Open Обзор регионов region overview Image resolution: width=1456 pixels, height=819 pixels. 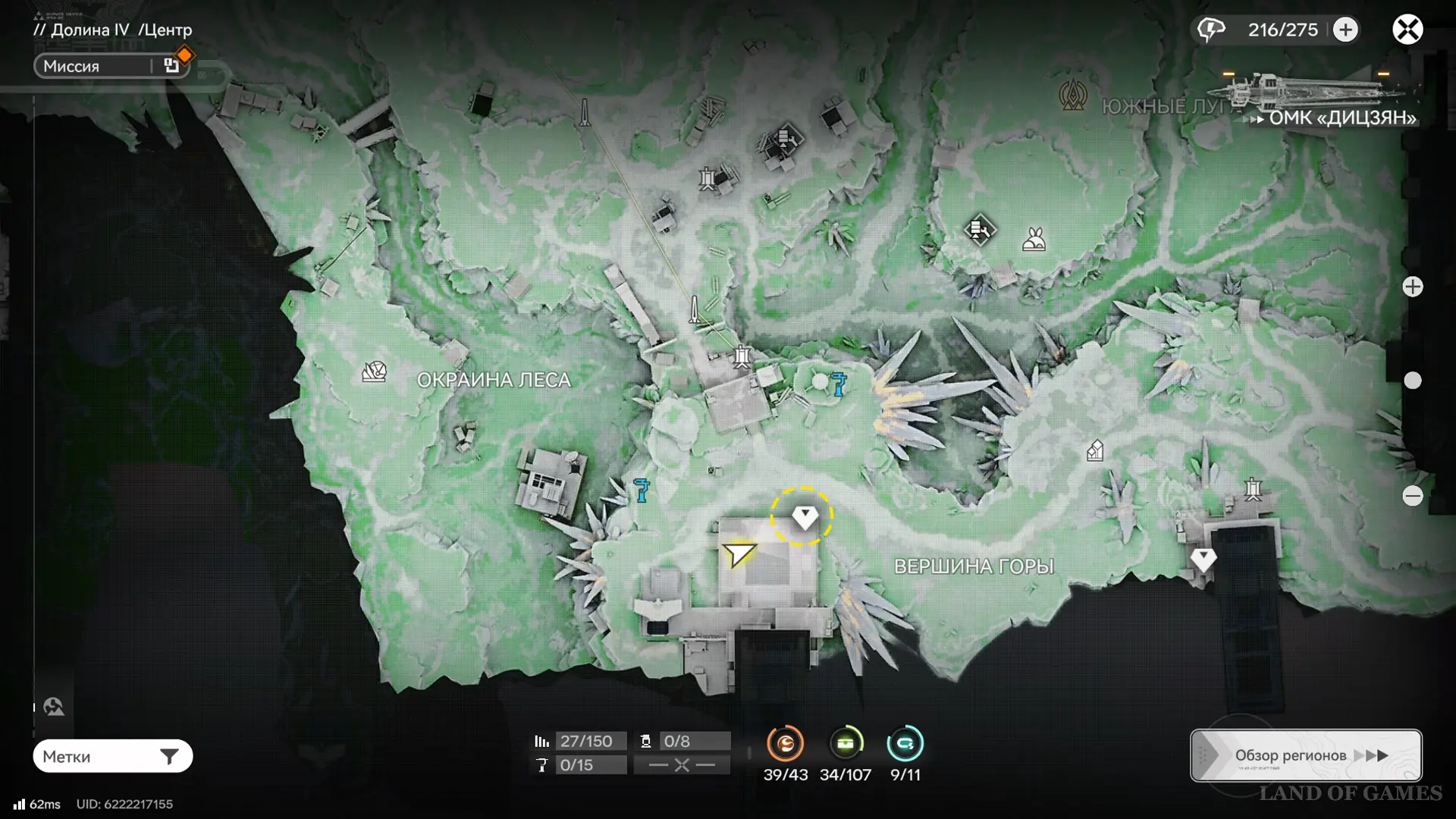(1305, 755)
